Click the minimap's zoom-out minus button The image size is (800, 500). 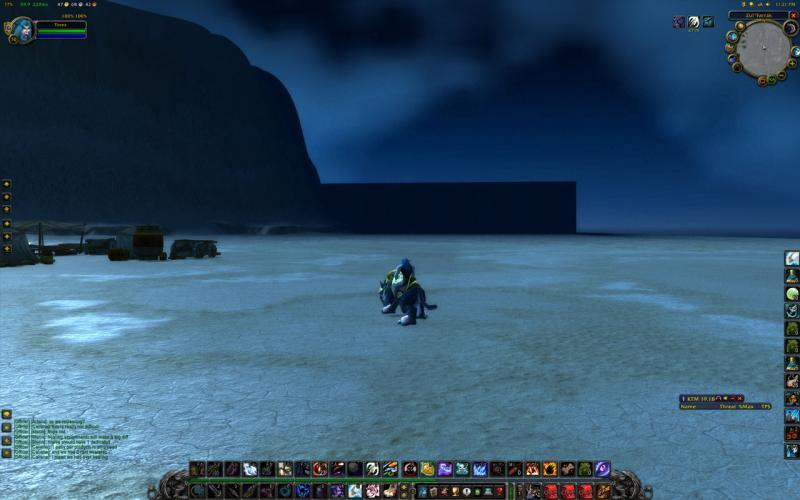(x=783, y=73)
